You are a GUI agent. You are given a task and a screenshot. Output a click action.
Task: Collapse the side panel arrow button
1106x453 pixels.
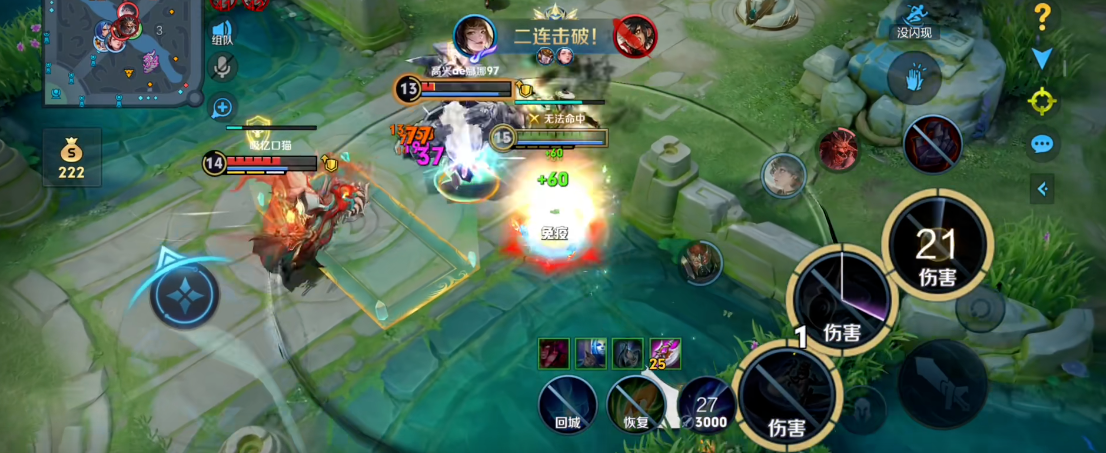point(1042,188)
